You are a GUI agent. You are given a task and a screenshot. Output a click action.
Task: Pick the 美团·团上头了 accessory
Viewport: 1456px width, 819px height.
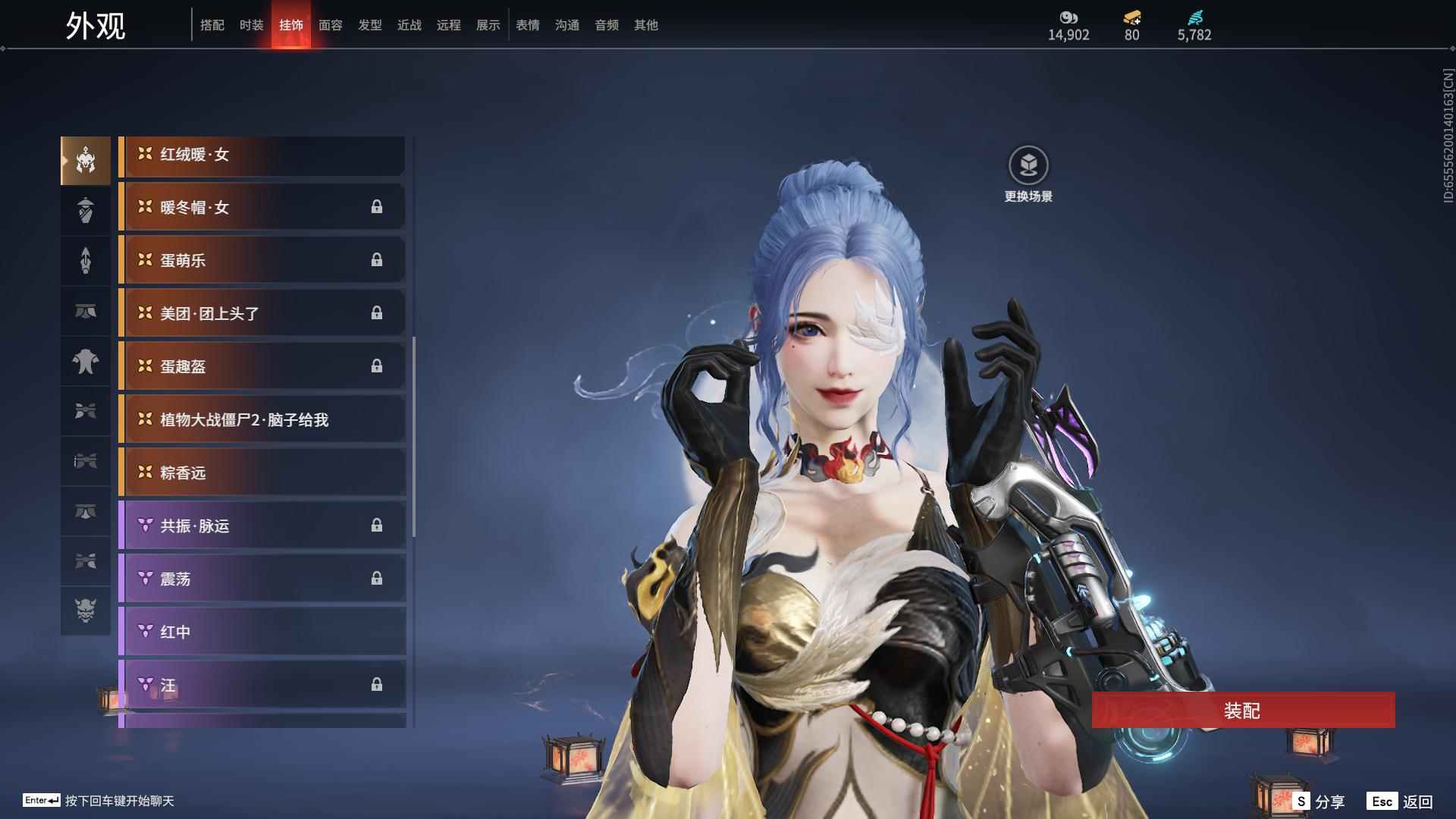(x=262, y=314)
